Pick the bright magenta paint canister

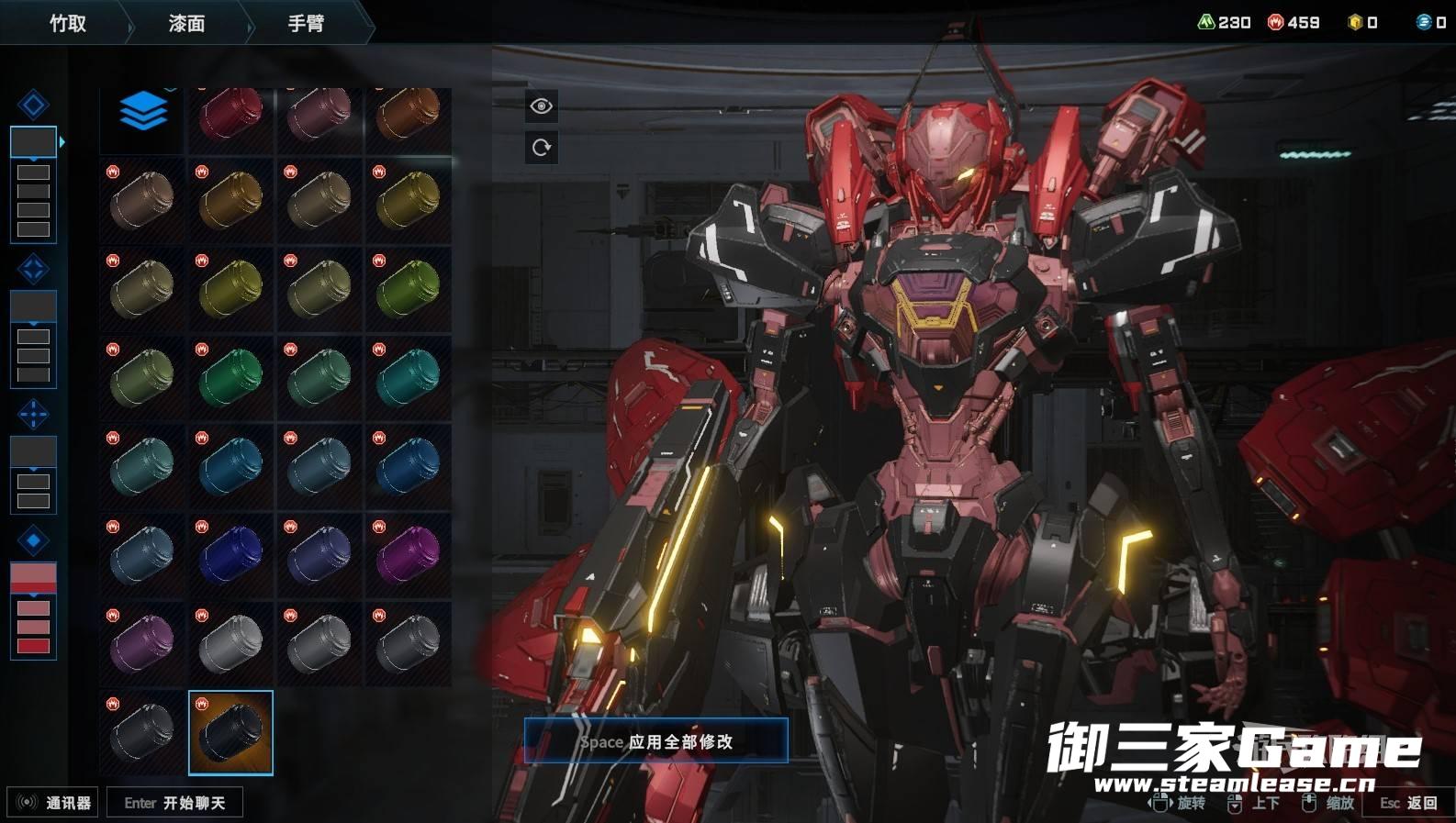tap(408, 555)
